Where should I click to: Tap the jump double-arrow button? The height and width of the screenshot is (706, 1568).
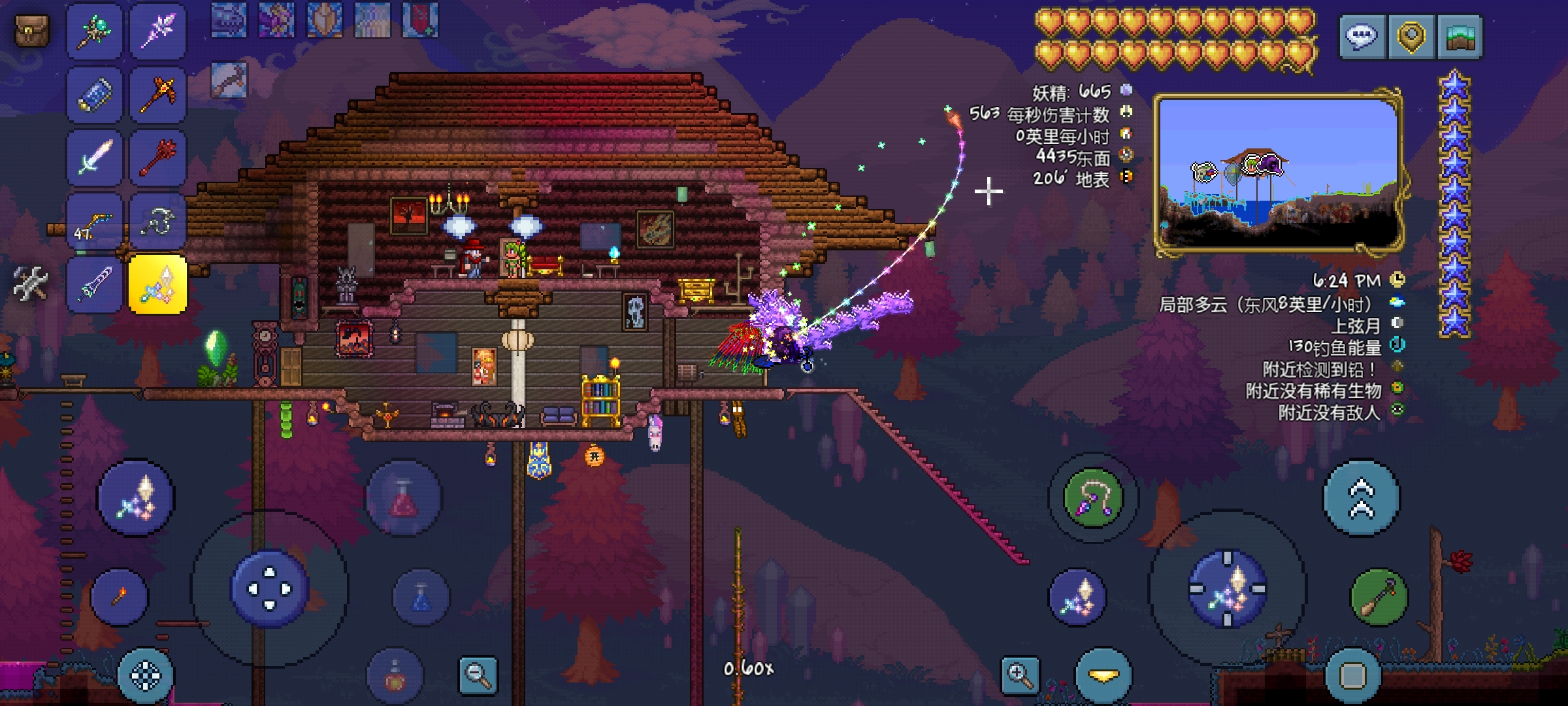point(1362,498)
